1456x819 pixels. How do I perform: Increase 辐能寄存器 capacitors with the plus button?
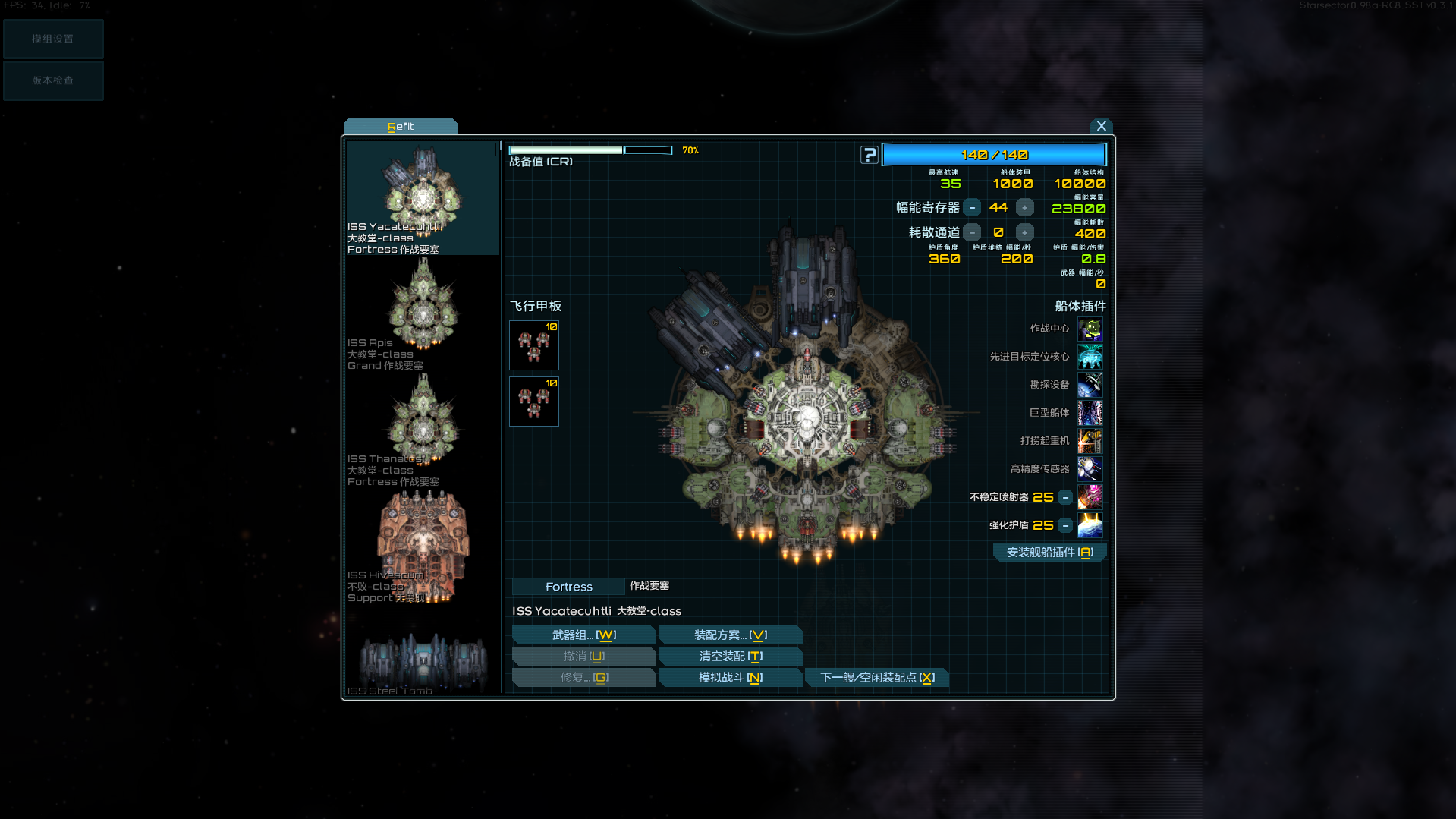(1024, 207)
